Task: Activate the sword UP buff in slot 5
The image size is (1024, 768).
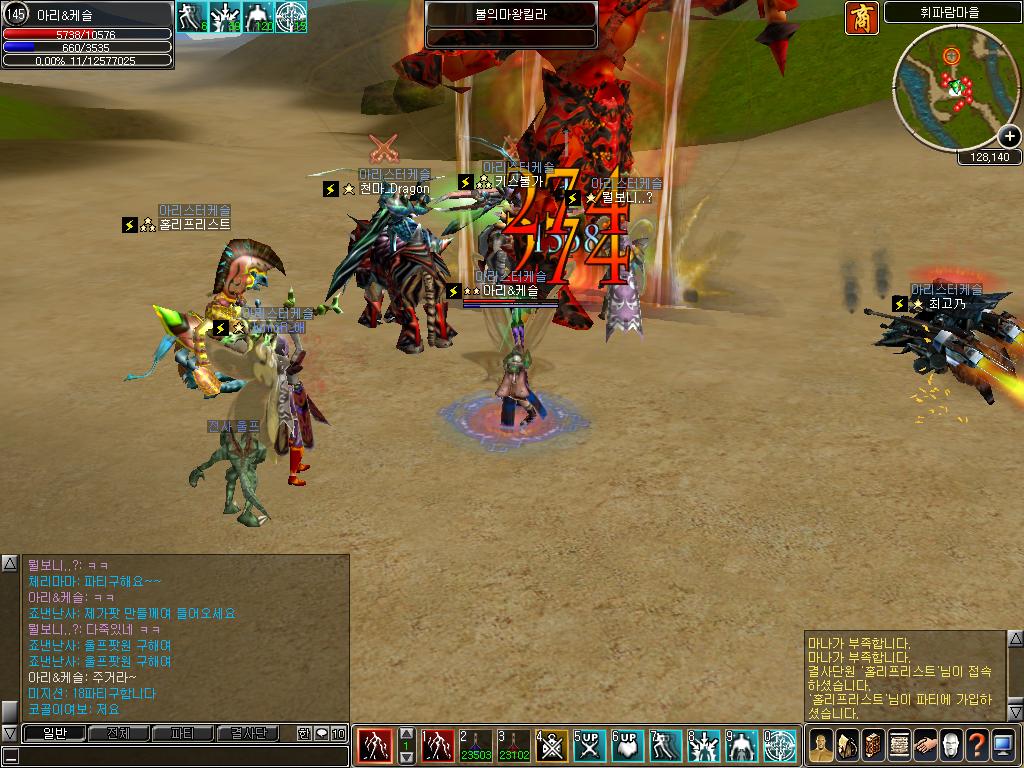Action: tap(589, 745)
